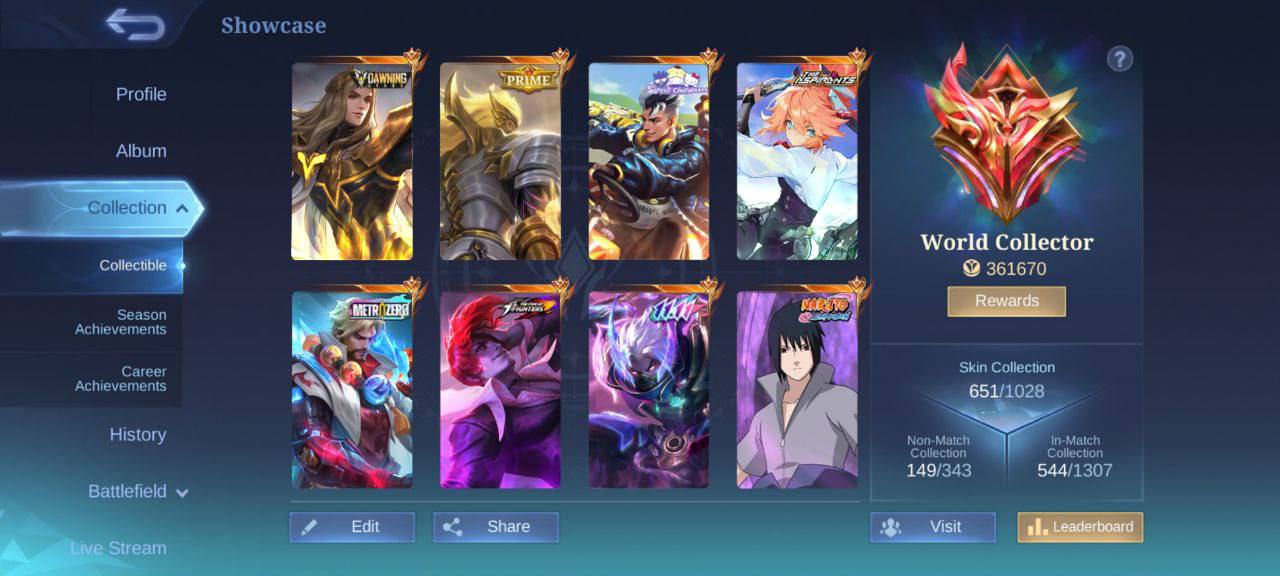The height and width of the screenshot is (576, 1280).
Task: Select the Metro Zero skin card
Action: (x=352, y=390)
